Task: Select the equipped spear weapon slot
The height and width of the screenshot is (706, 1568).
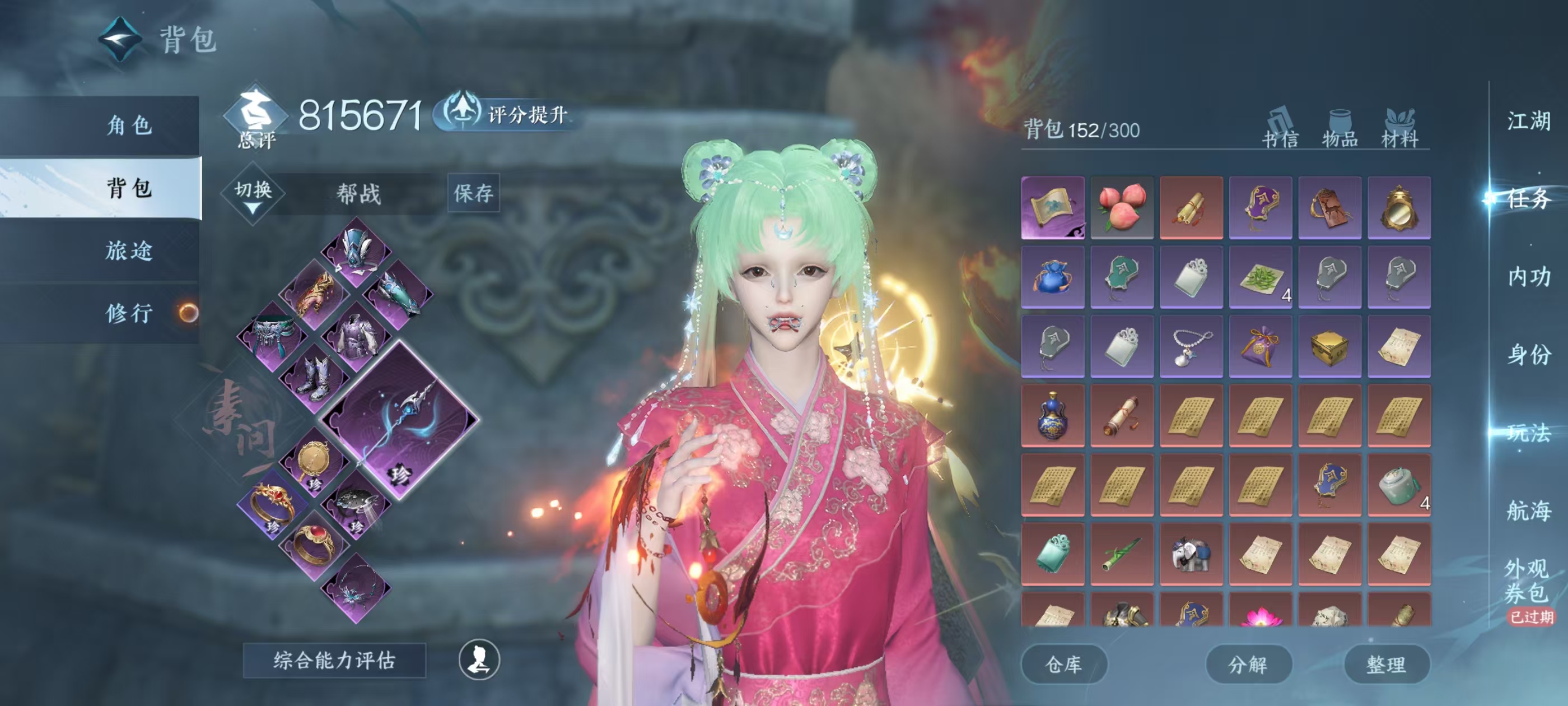Action: coord(400,420)
